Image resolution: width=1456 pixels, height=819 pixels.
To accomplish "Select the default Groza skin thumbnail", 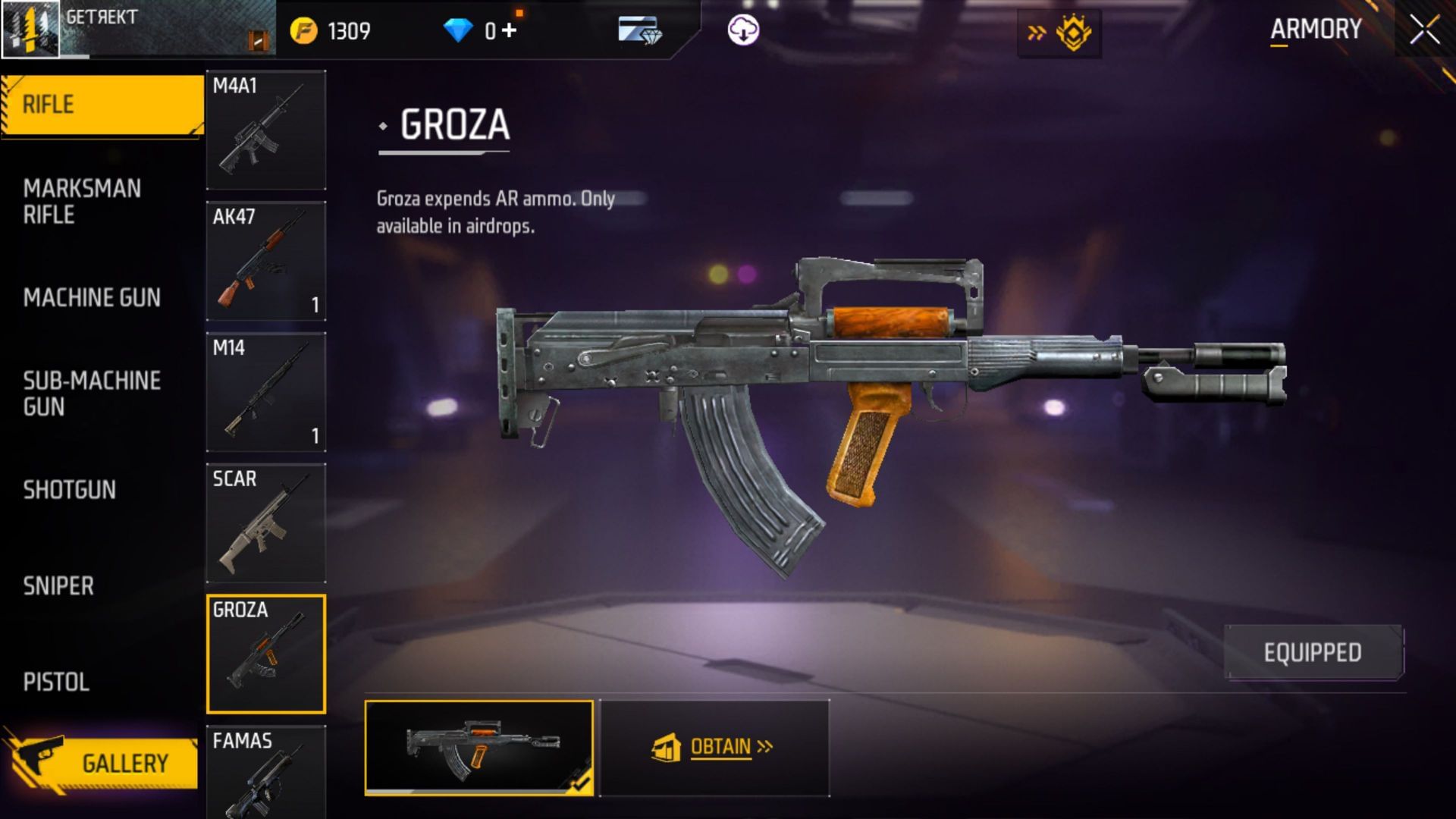I will (x=479, y=747).
